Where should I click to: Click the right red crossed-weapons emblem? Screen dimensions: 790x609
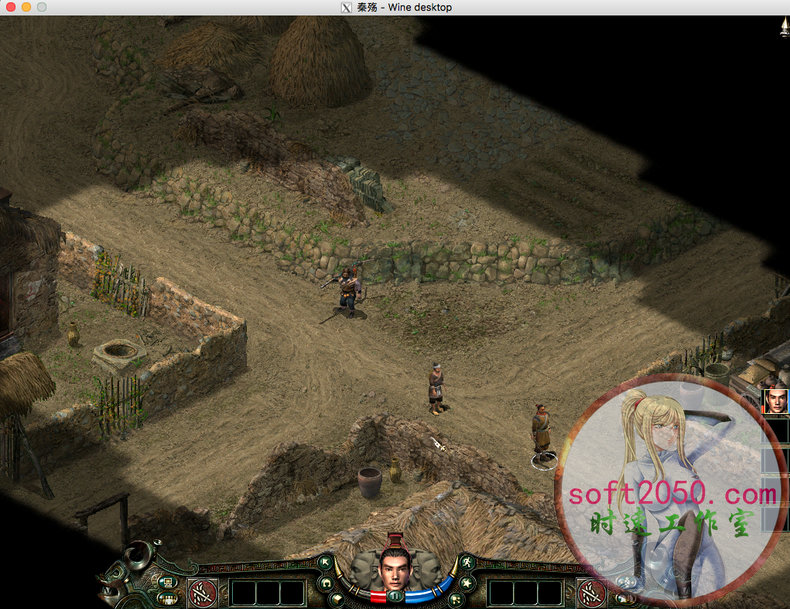591,593
